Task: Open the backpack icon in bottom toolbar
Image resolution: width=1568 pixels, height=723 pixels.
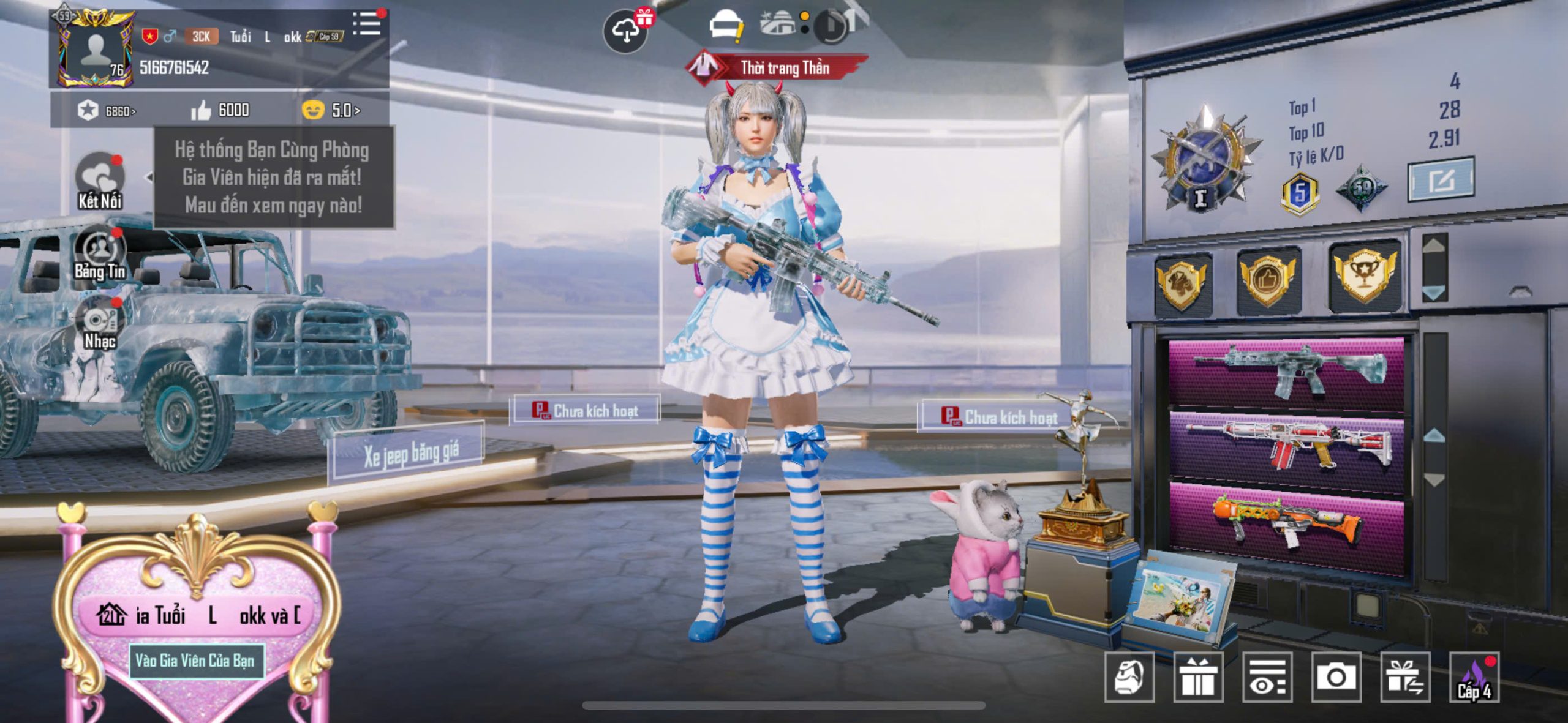Action: pyautogui.click(x=1129, y=677)
